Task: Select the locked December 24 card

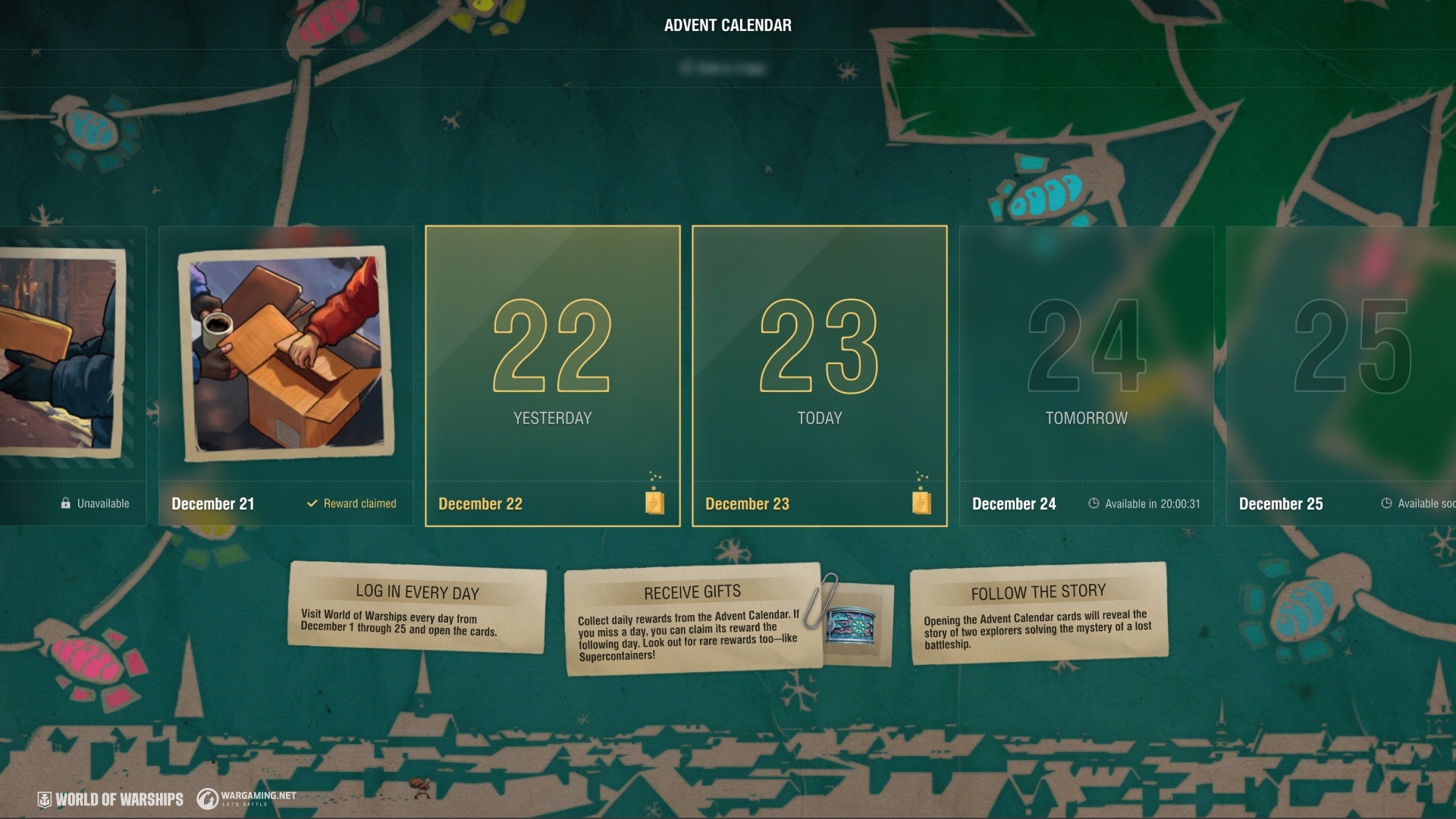Action: 1086,356
